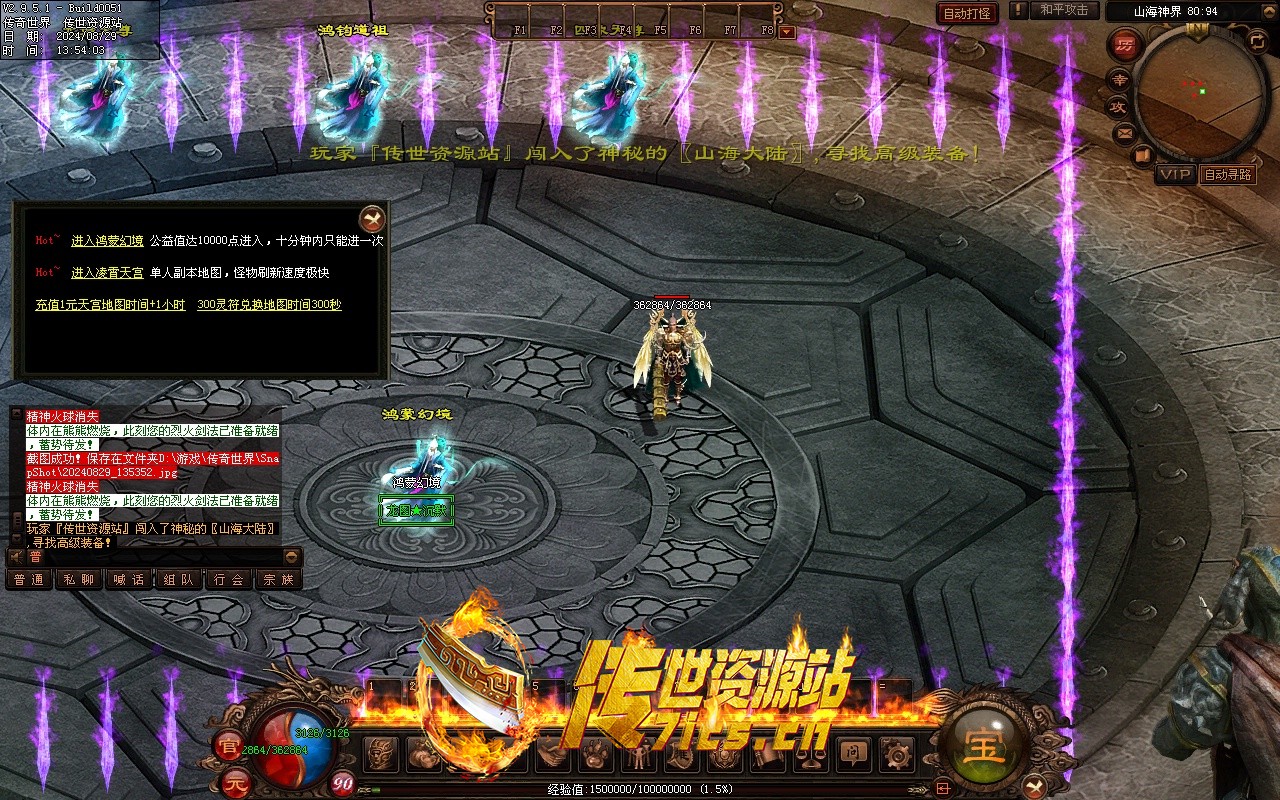Choose the 进入鸿蒙幻境 dialogue link

click(107, 241)
